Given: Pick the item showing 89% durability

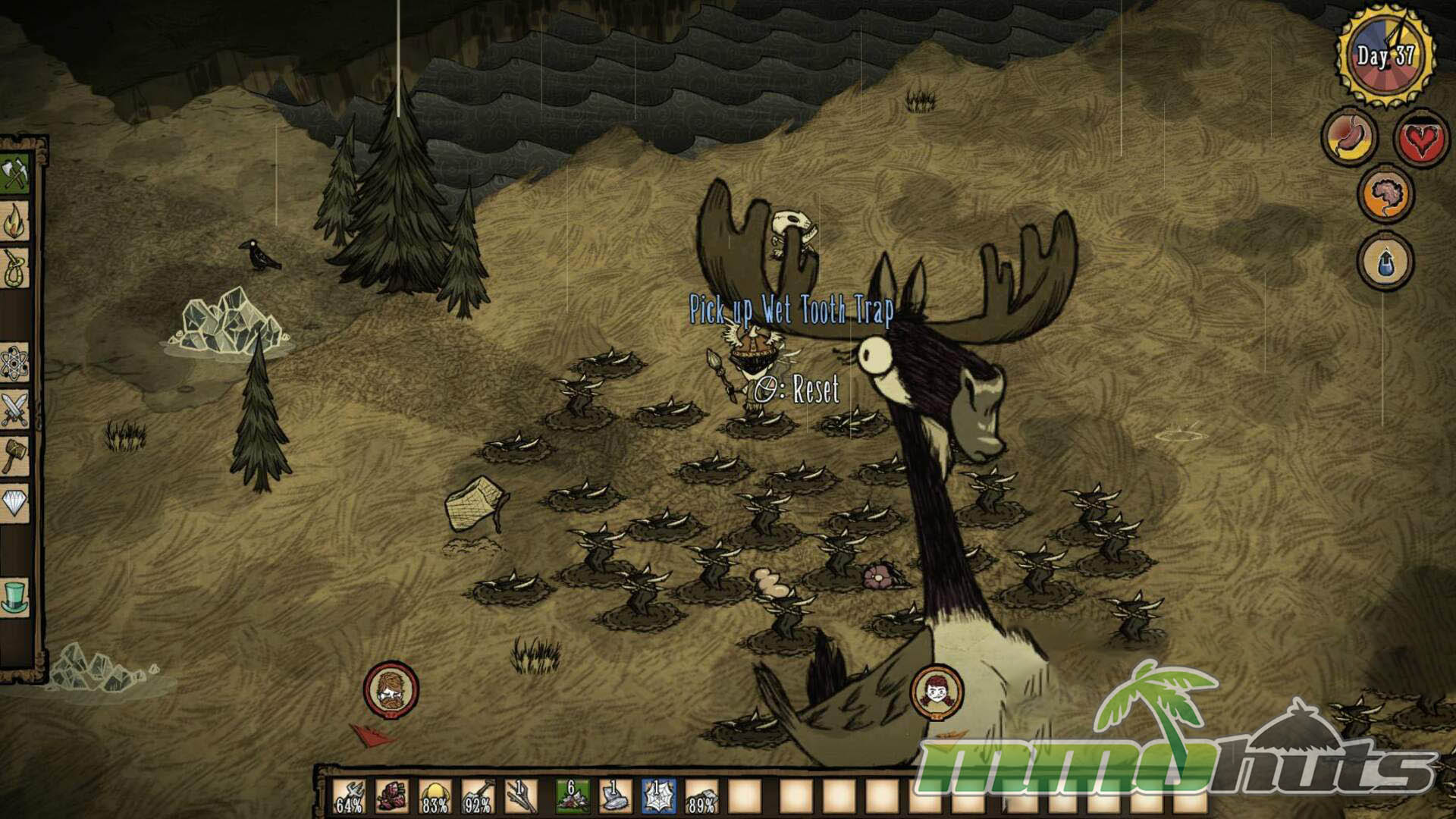Looking at the screenshot, I should pos(701,797).
